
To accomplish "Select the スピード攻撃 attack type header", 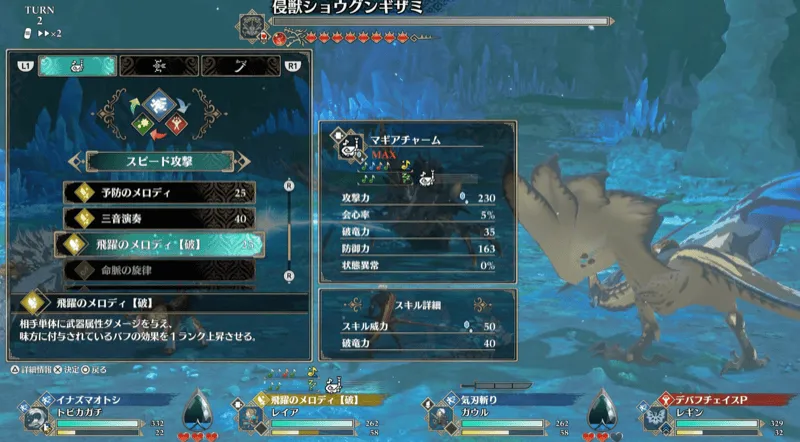I will pos(160,160).
